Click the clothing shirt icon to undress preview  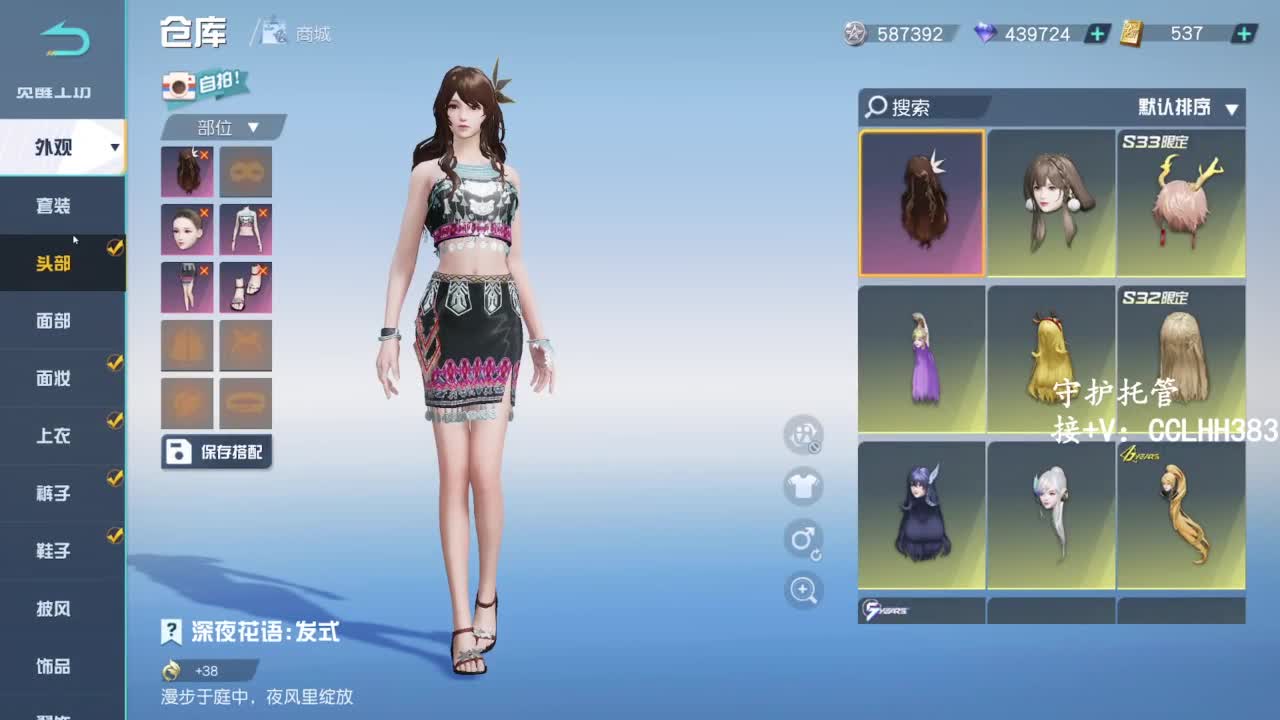pos(803,488)
